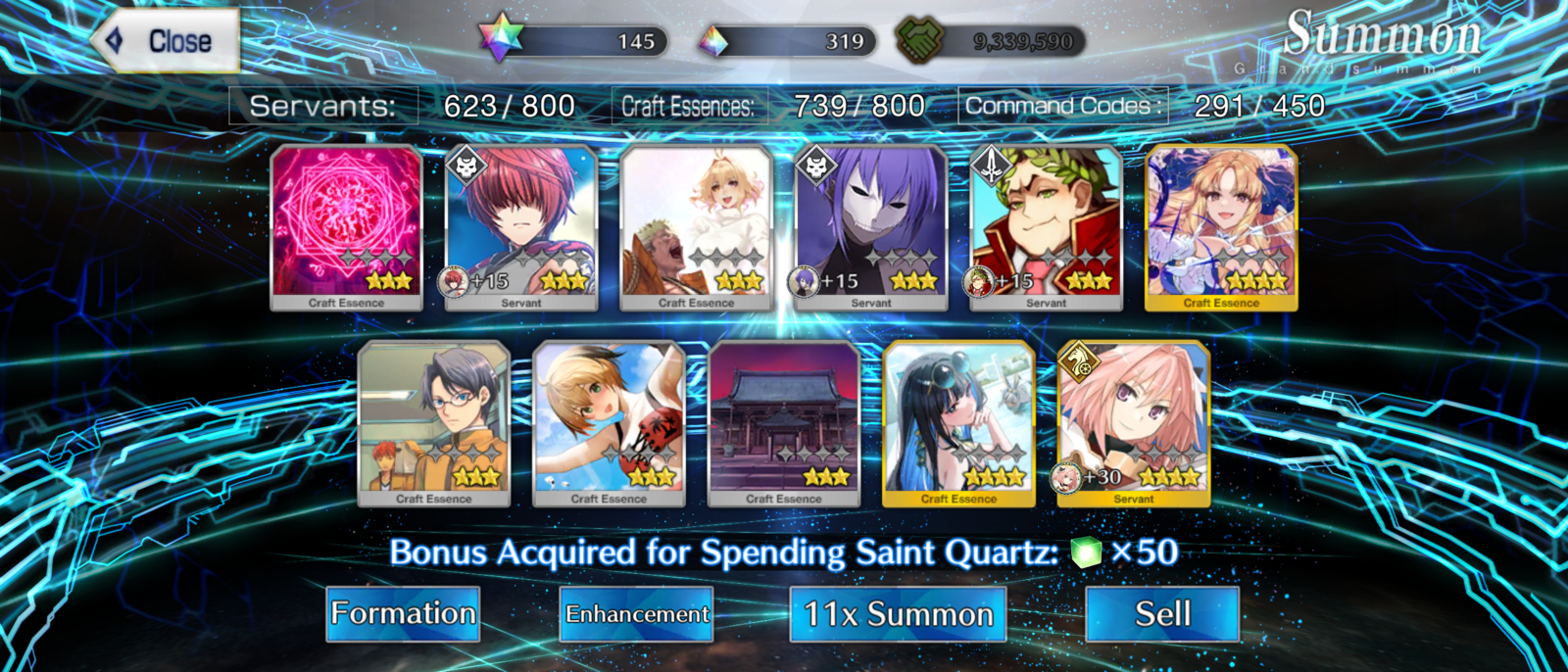View the glasses-wearing man Craft Essence card
This screenshot has width=1568, height=672.
tap(434, 423)
